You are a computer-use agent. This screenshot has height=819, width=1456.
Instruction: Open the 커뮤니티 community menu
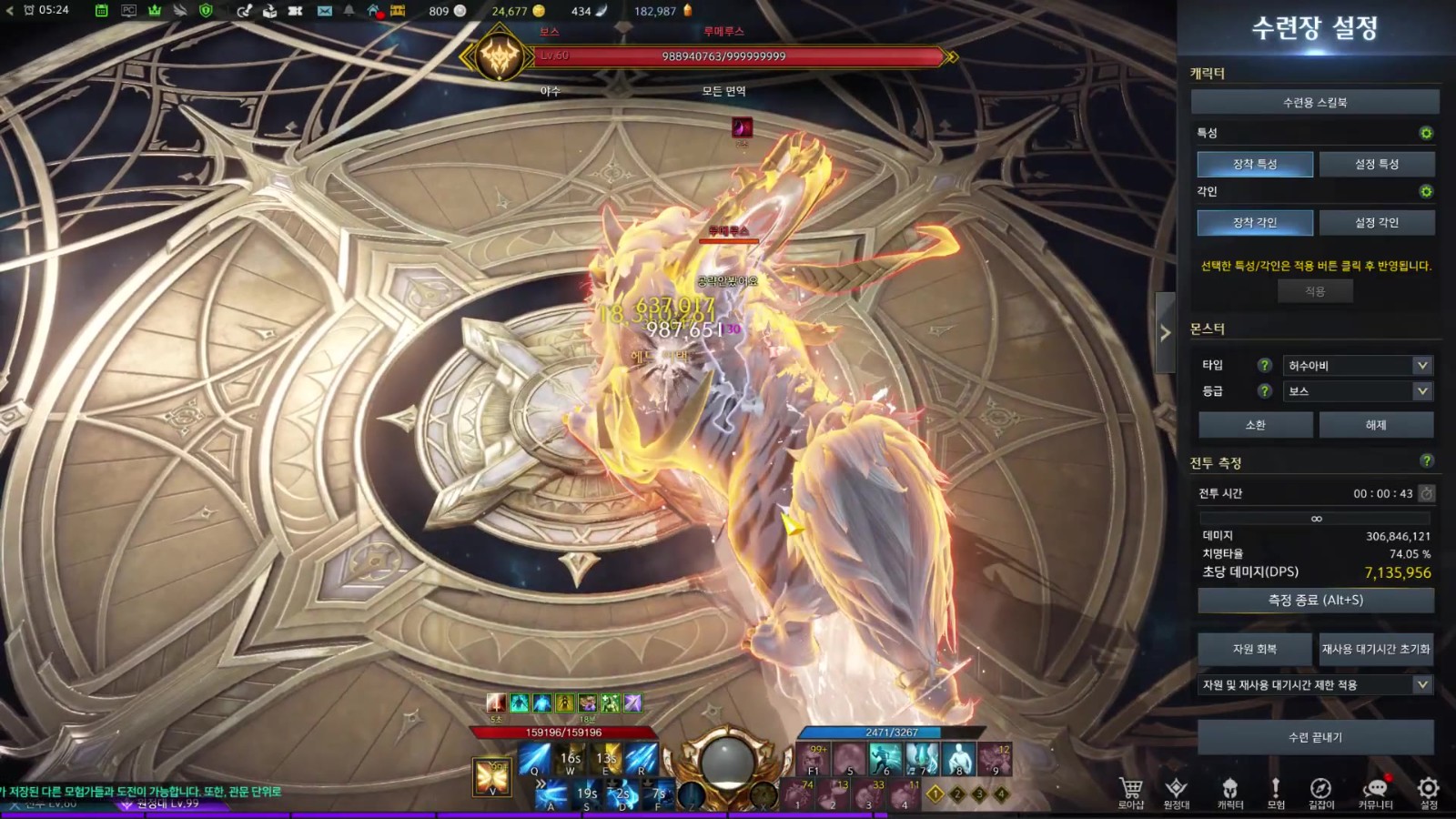[1375, 790]
